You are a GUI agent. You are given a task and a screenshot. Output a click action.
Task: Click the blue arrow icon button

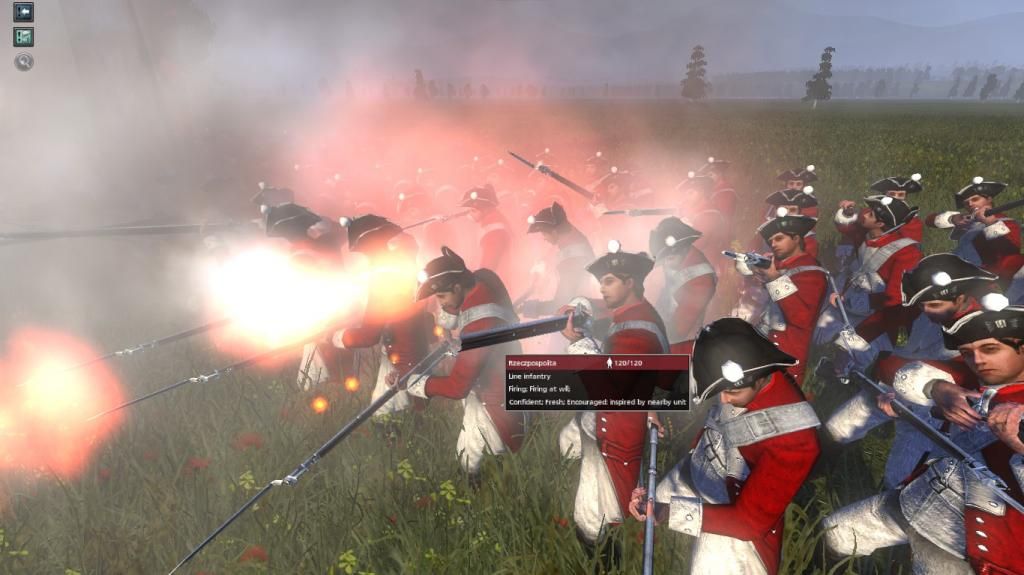(x=23, y=12)
